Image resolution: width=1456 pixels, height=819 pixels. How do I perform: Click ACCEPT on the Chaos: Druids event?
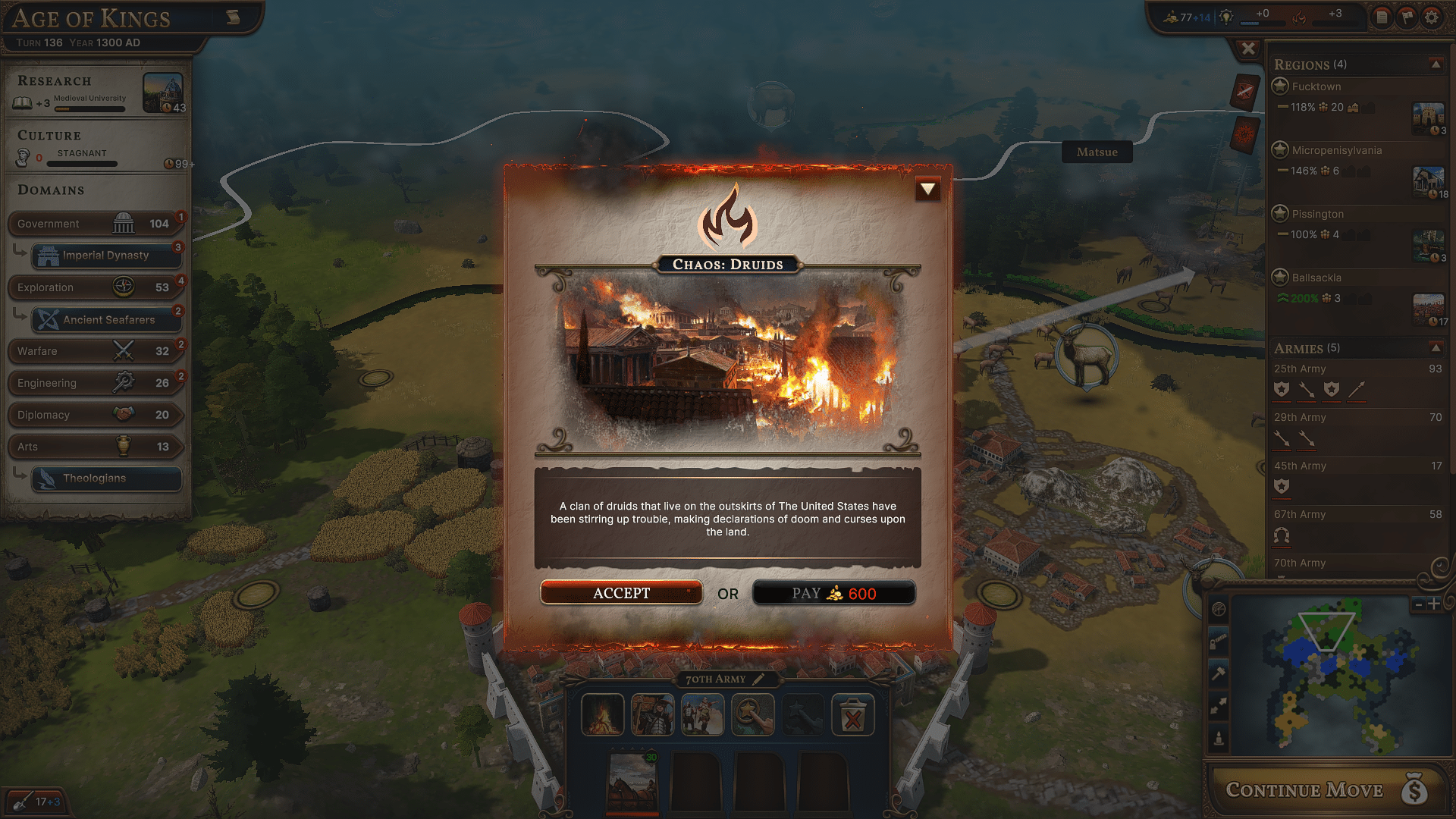tap(621, 592)
